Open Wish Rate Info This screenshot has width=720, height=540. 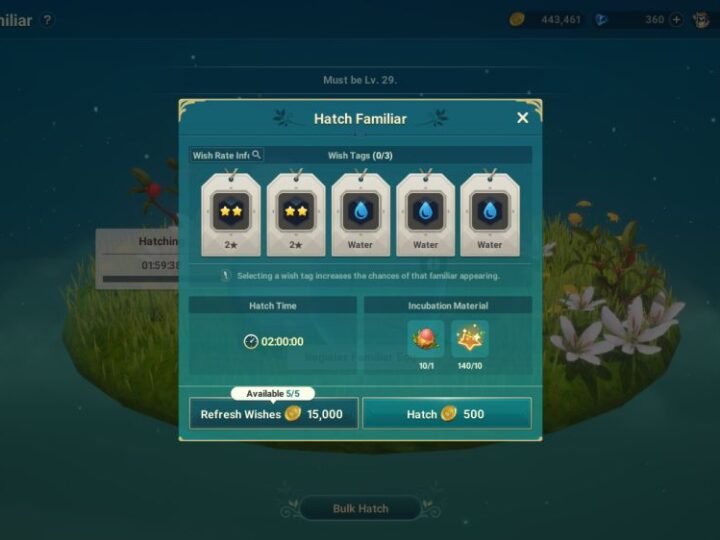point(227,155)
